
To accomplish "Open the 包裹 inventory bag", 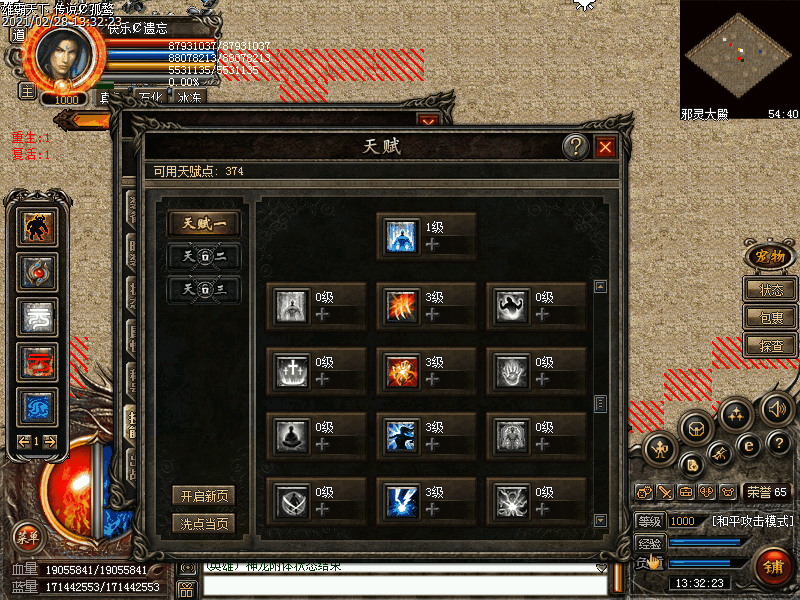I will pyautogui.click(x=770, y=318).
